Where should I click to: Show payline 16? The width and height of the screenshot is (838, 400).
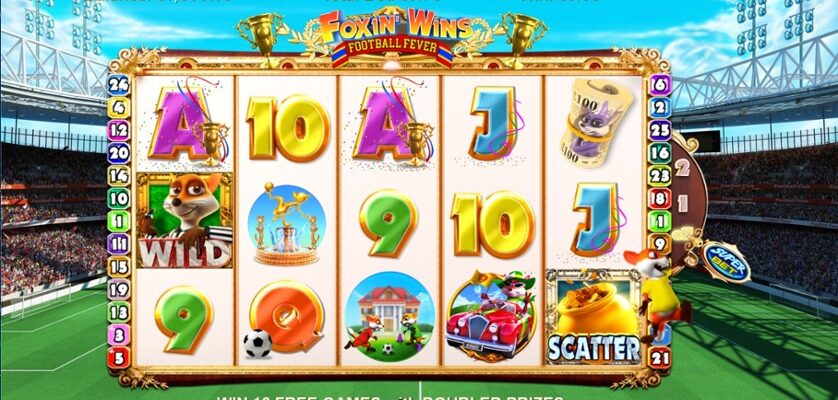coord(660,152)
